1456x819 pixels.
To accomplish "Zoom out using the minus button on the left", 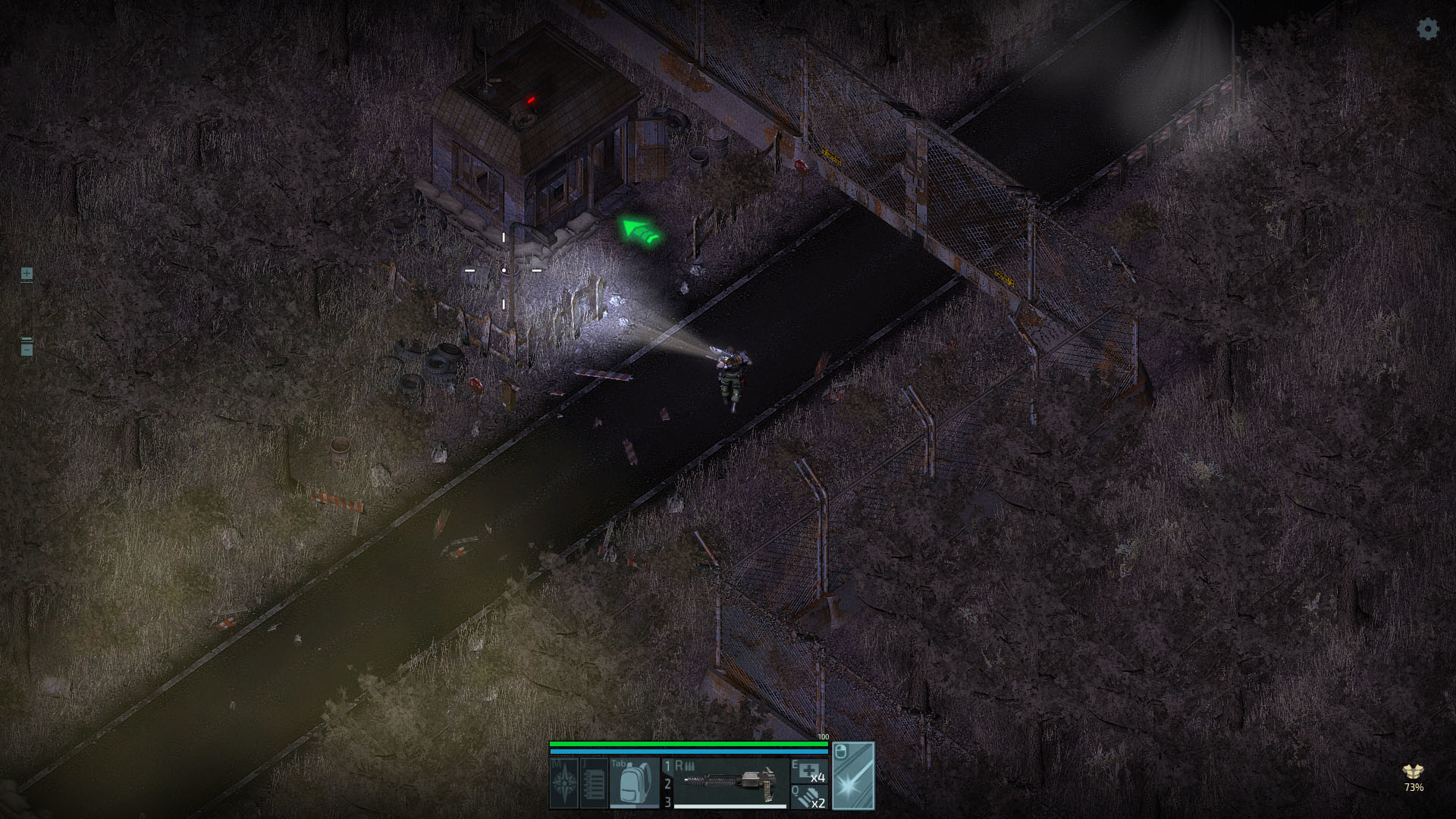I will tap(27, 350).
